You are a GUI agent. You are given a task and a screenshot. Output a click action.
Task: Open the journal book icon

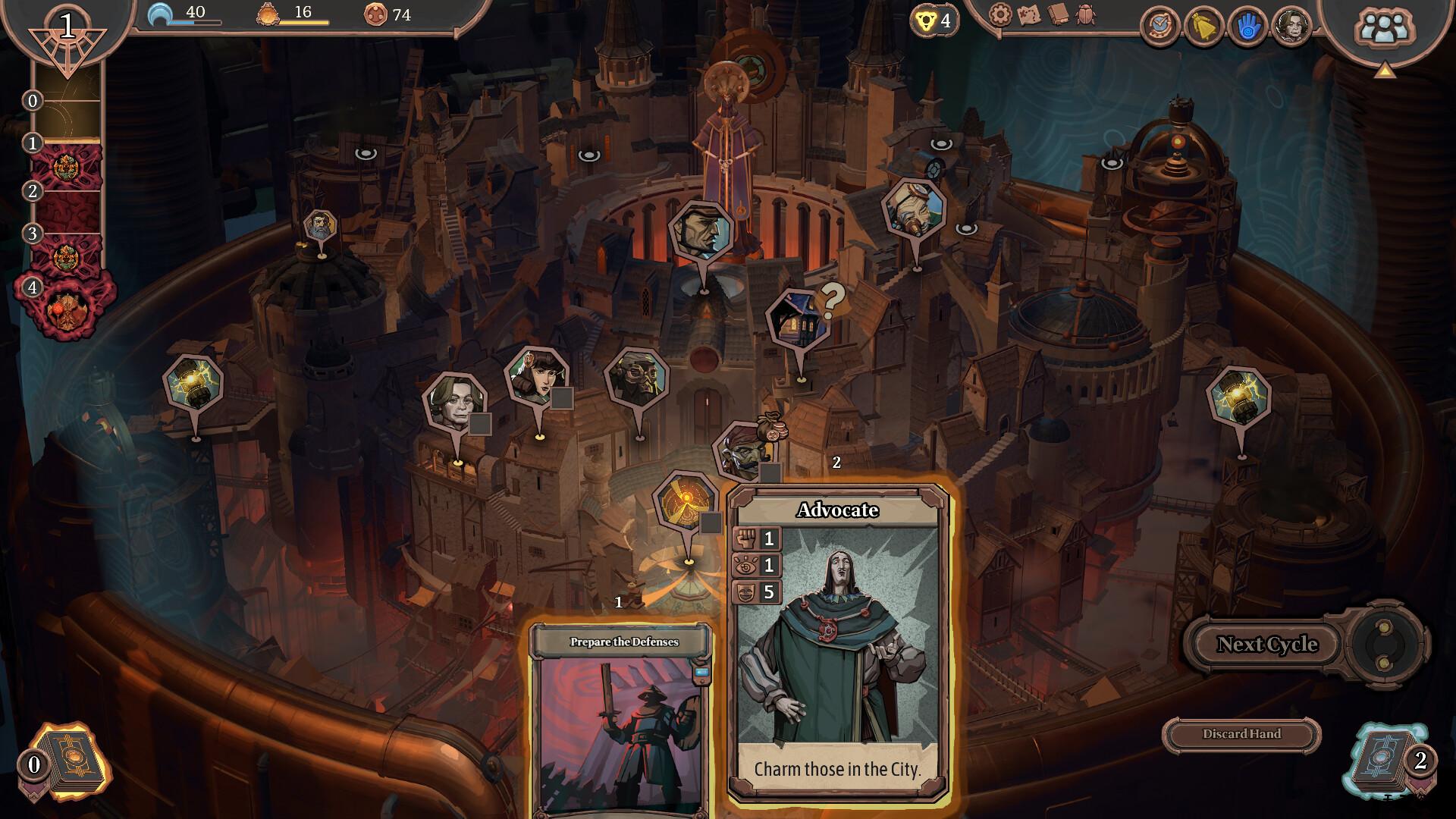coord(1057,14)
